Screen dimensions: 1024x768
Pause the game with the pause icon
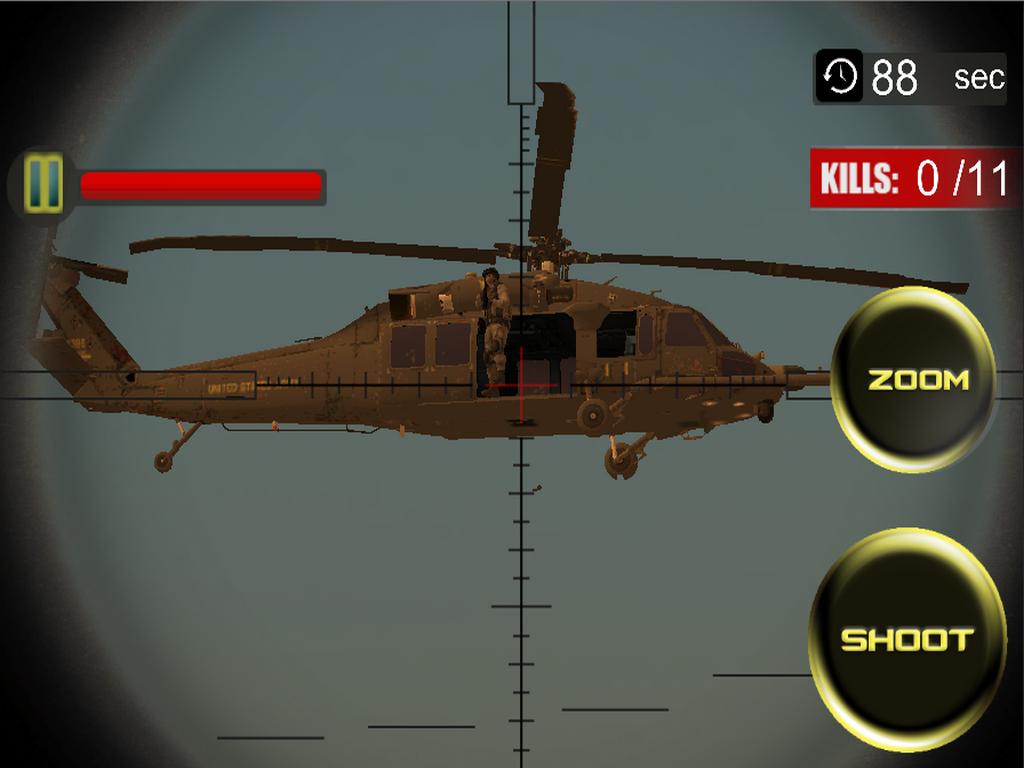[x=43, y=185]
